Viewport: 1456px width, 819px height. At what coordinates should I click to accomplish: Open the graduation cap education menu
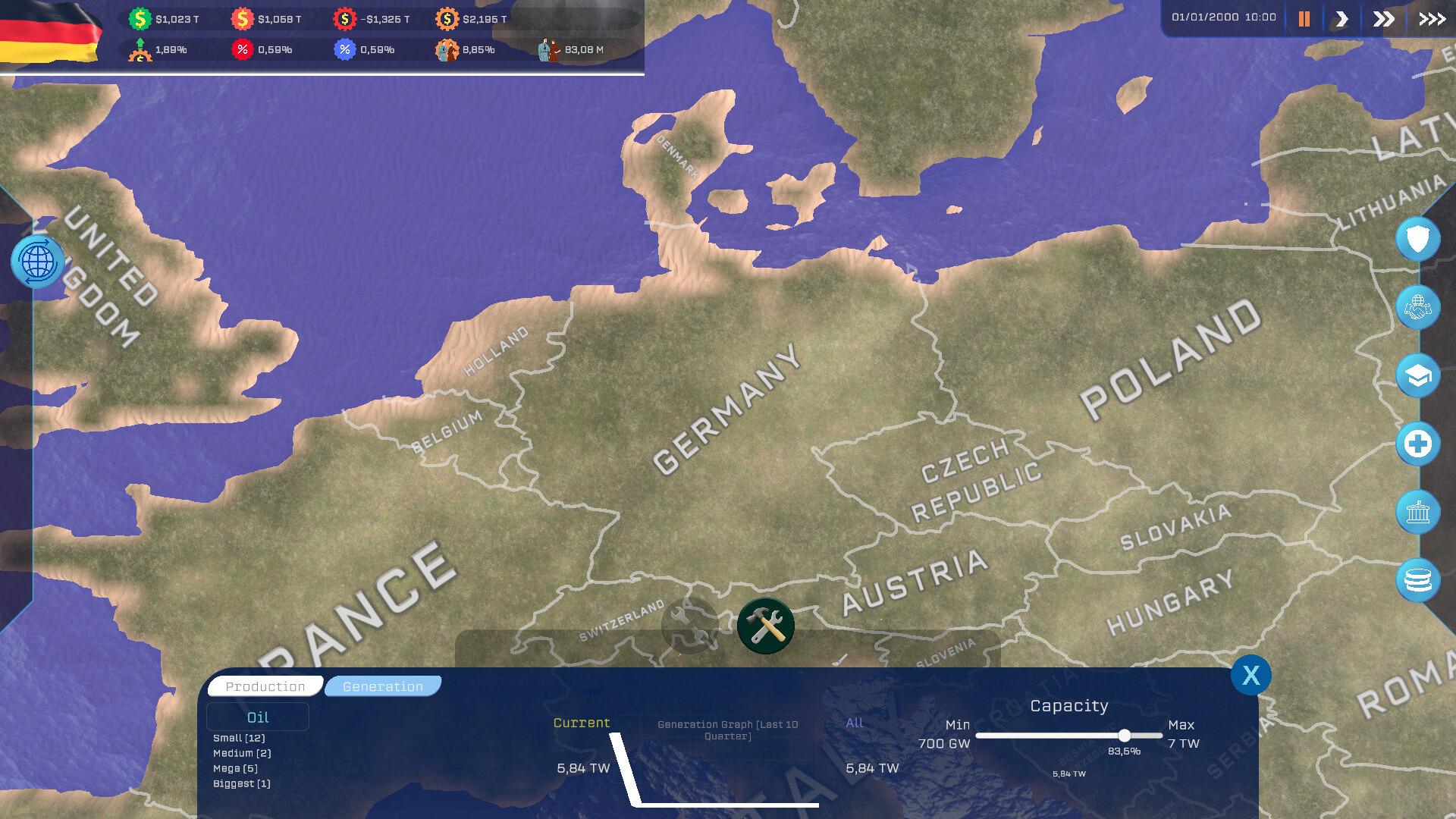(1417, 376)
